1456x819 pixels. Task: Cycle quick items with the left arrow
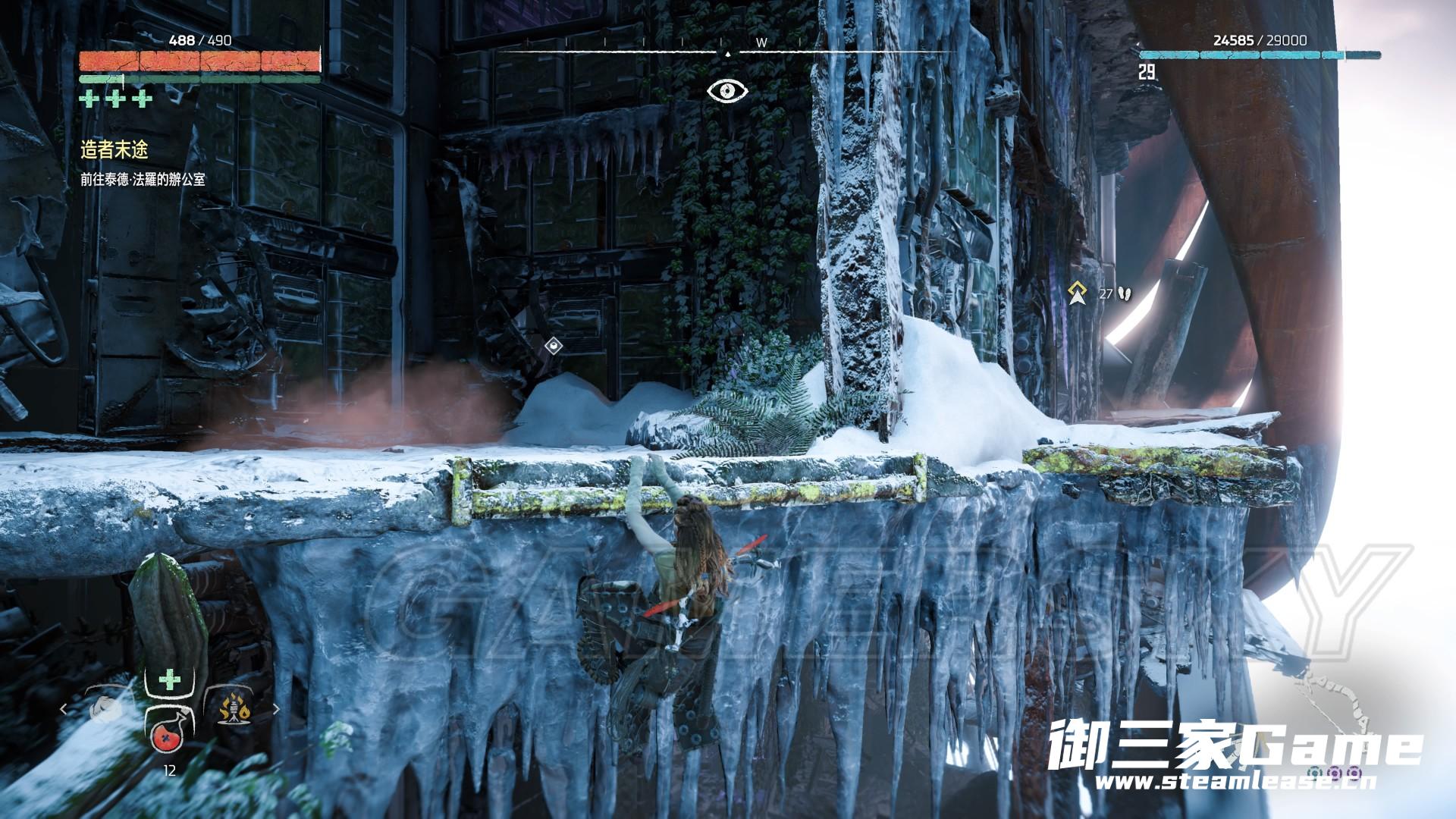tap(64, 710)
